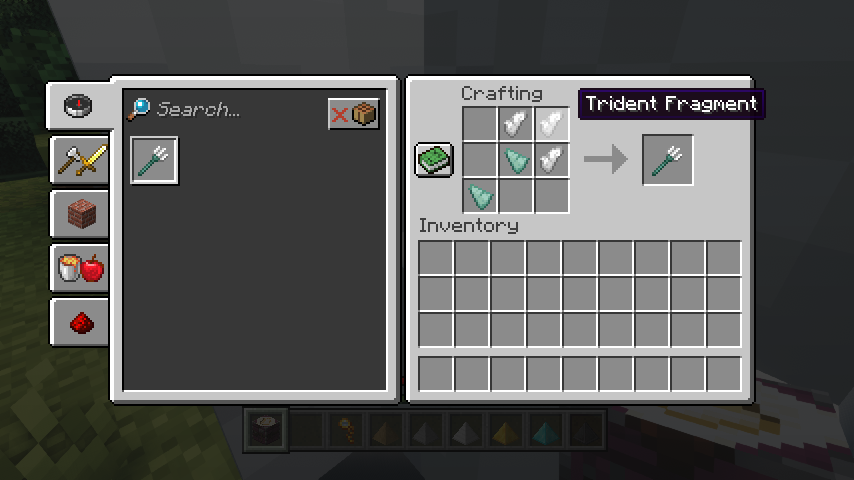Switch to the brick block building tab

pos(81,214)
